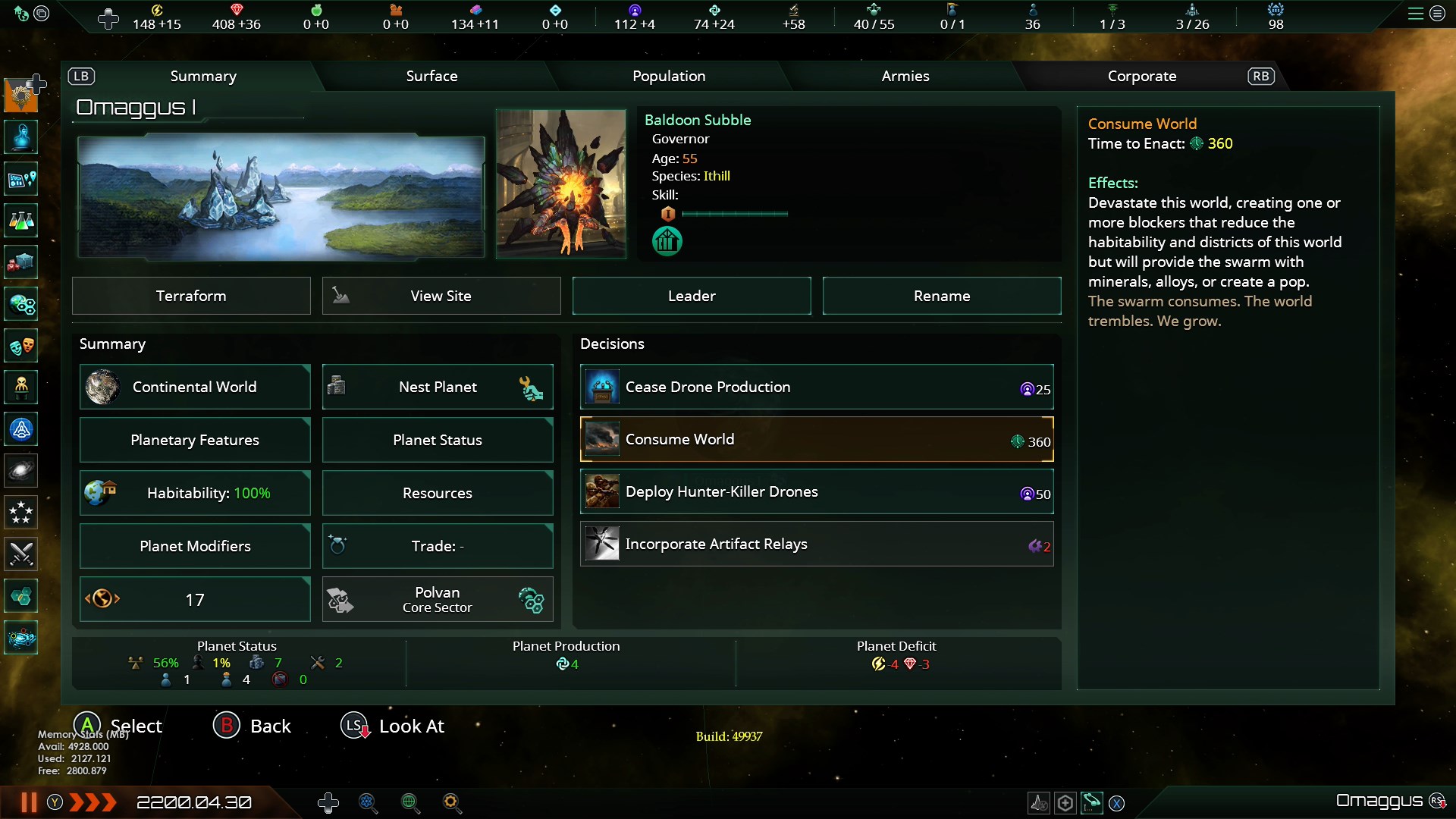Image resolution: width=1456 pixels, height=819 pixels.
Task: Select the Cease Drone Production decision
Action: pyautogui.click(x=817, y=387)
